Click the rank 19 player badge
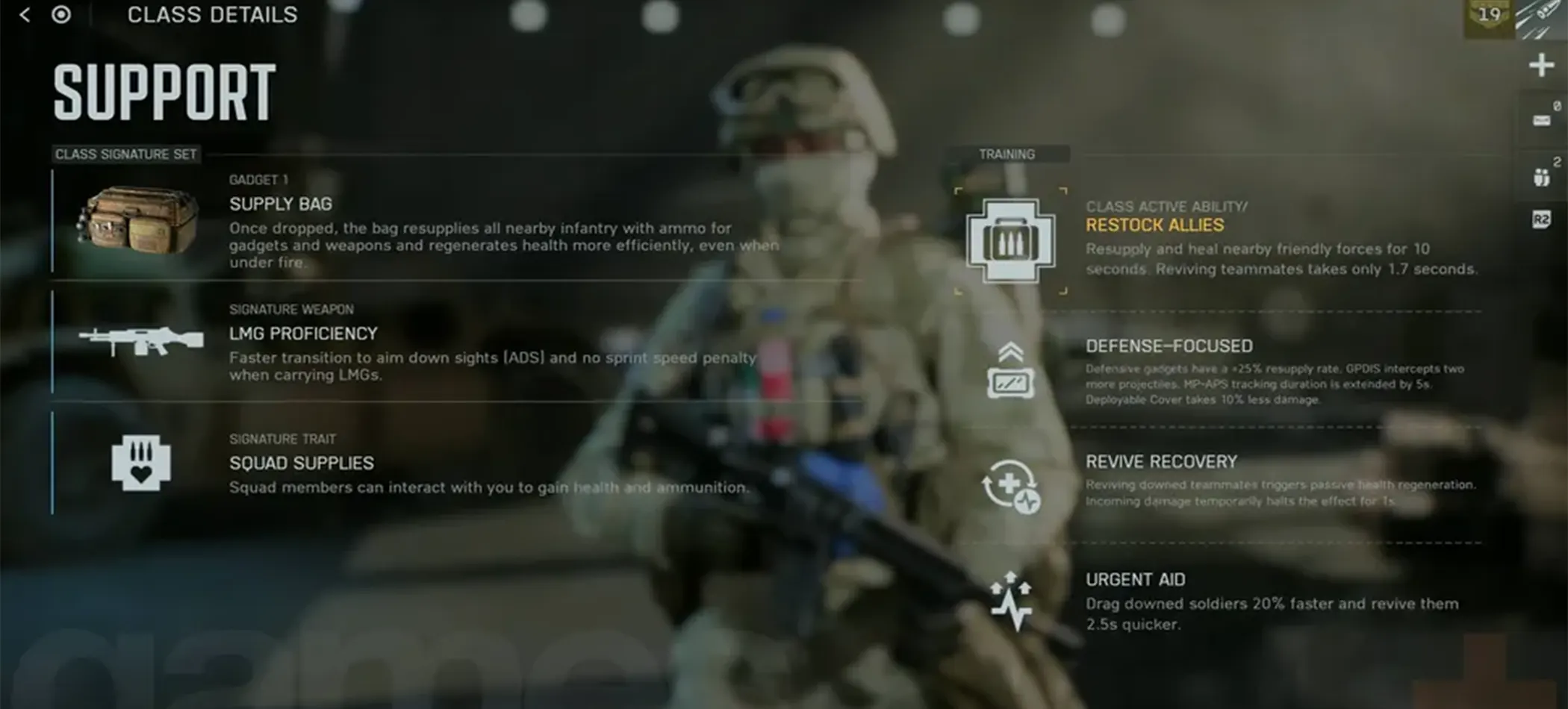The height and width of the screenshot is (709, 1568). click(x=1489, y=16)
